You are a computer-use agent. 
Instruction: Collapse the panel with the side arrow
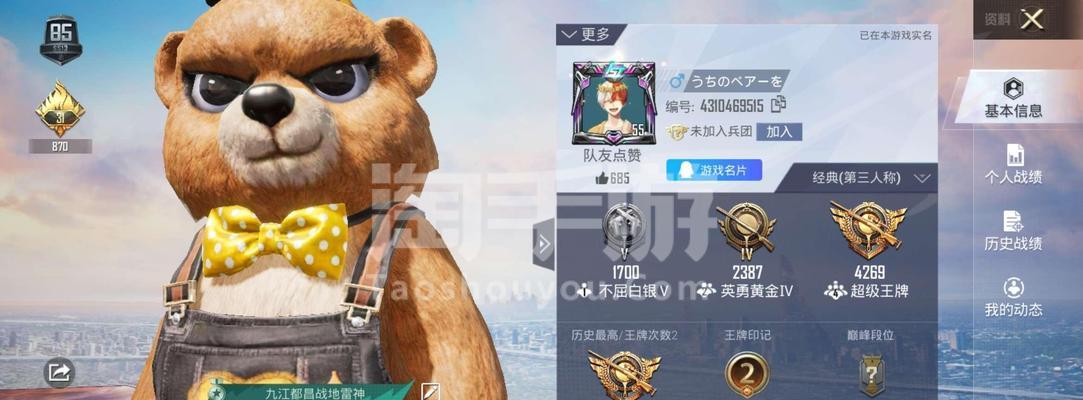(544, 245)
